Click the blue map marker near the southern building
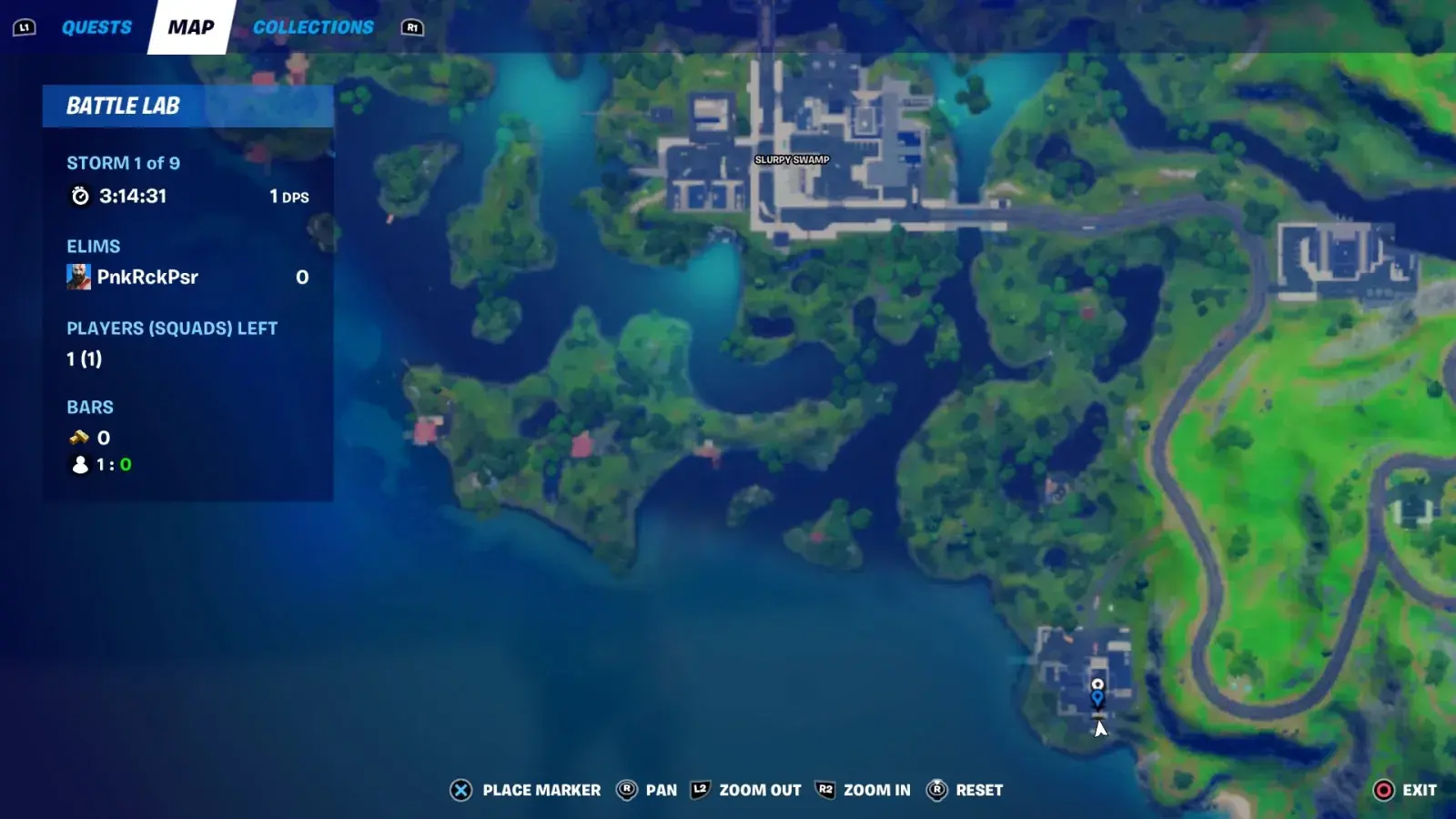Screen dimensions: 1456x819 coord(1098,696)
